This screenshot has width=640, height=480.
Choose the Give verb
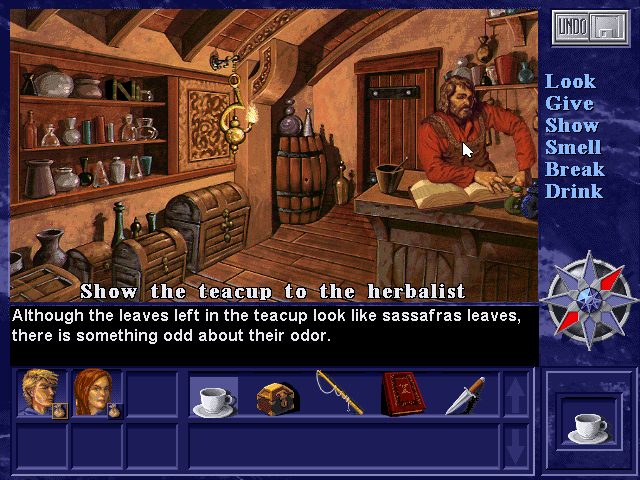tap(569, 103)
